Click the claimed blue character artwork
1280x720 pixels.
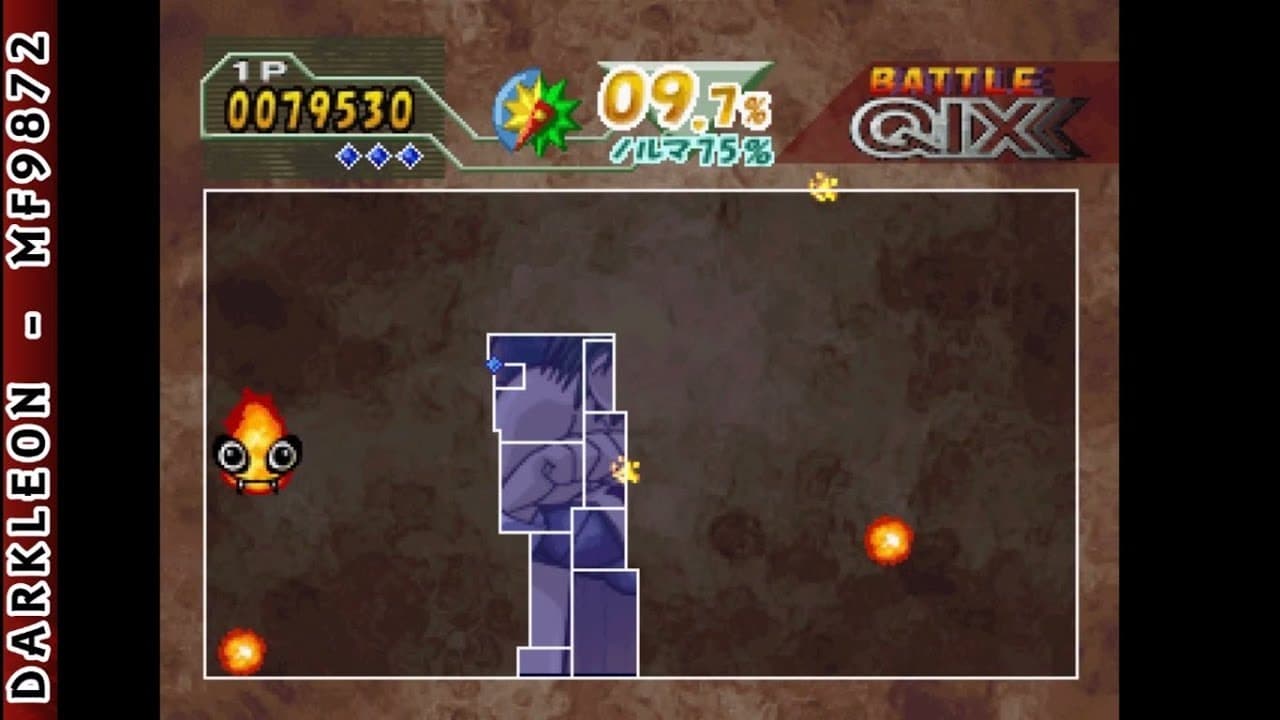click(x=555, y=470)
